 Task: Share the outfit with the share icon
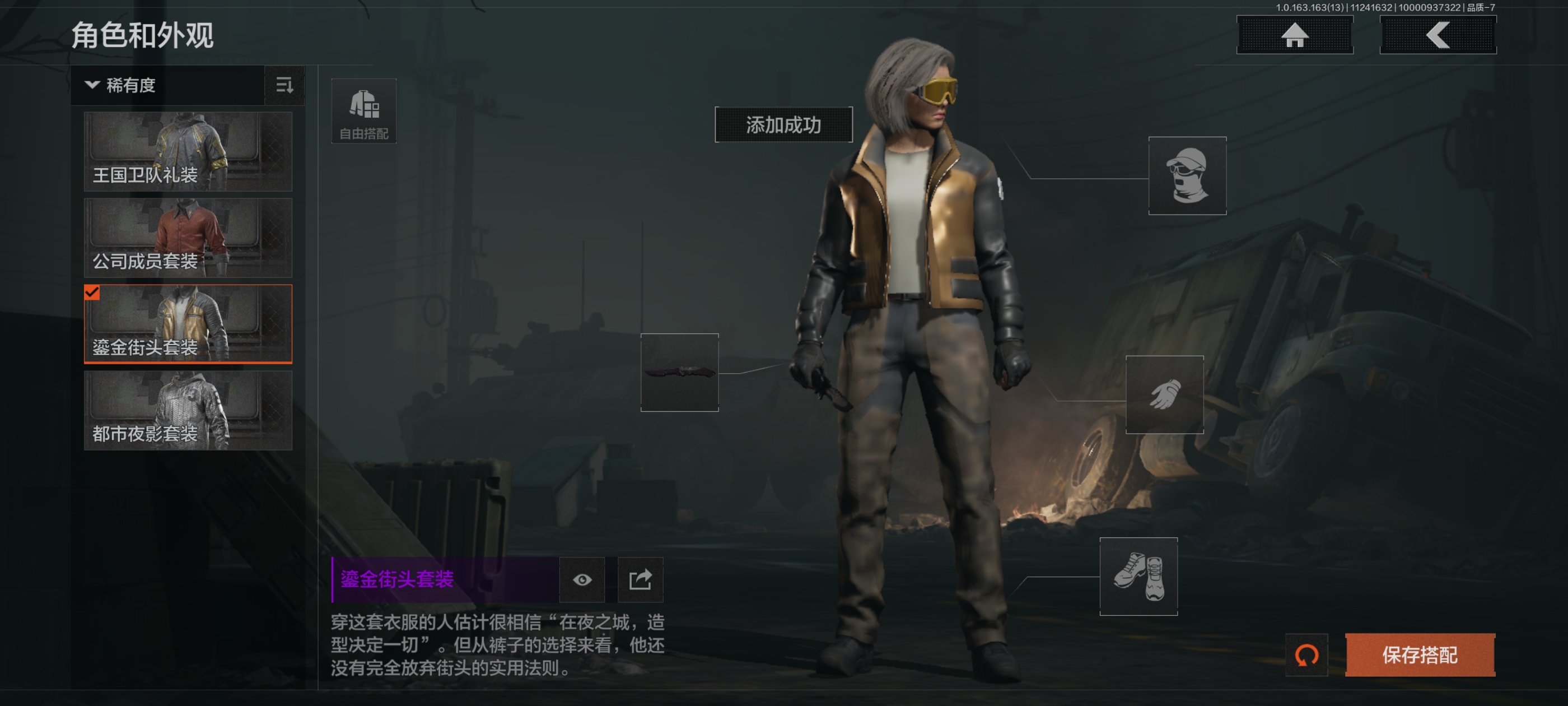point(640,580)
